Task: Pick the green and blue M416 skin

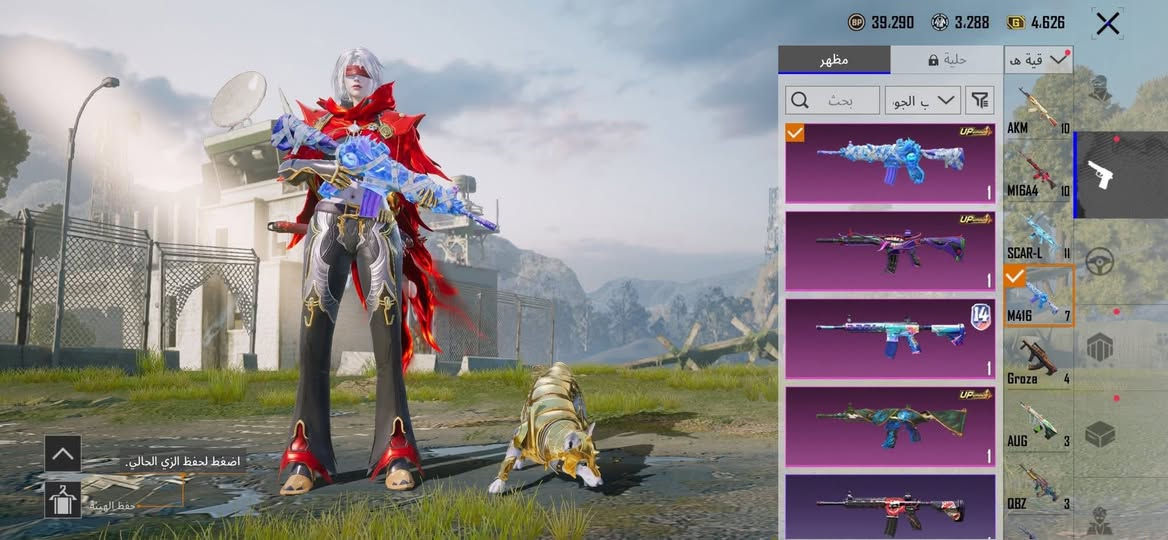Action: click(890, 426)
